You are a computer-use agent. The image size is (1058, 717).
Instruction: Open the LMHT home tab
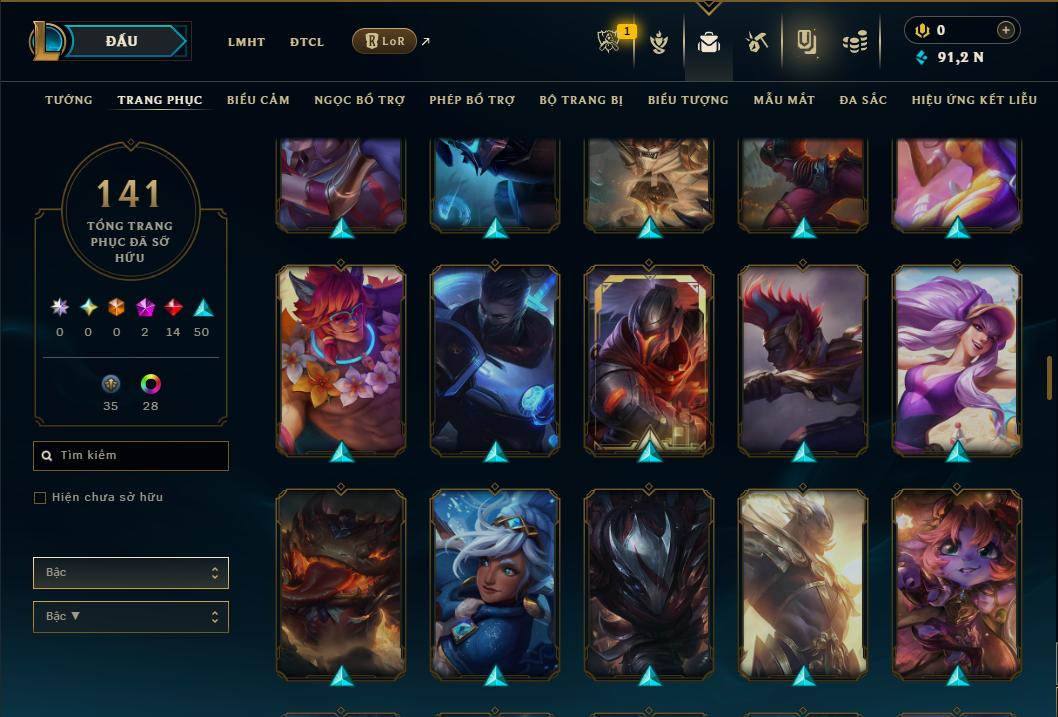click(x=246, y=42)
